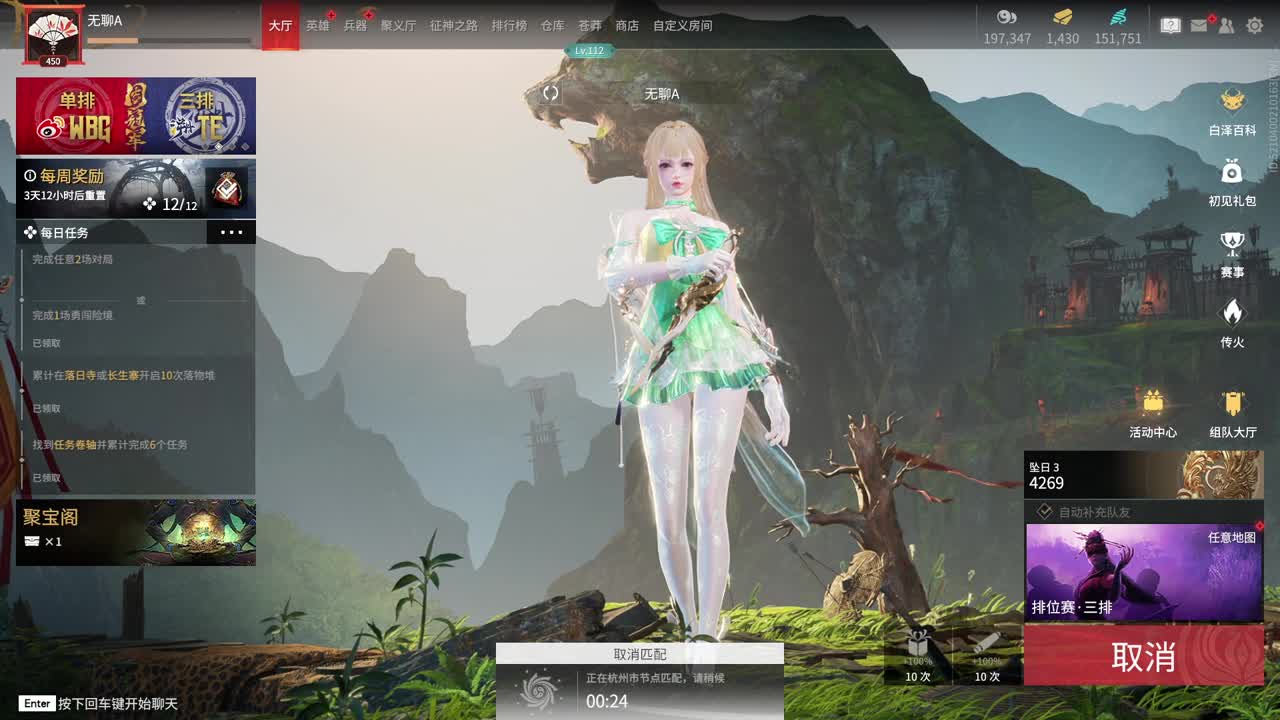Open the 传火 flame feature
The height and width of the screenshot is (720, 1280).
1231,318
